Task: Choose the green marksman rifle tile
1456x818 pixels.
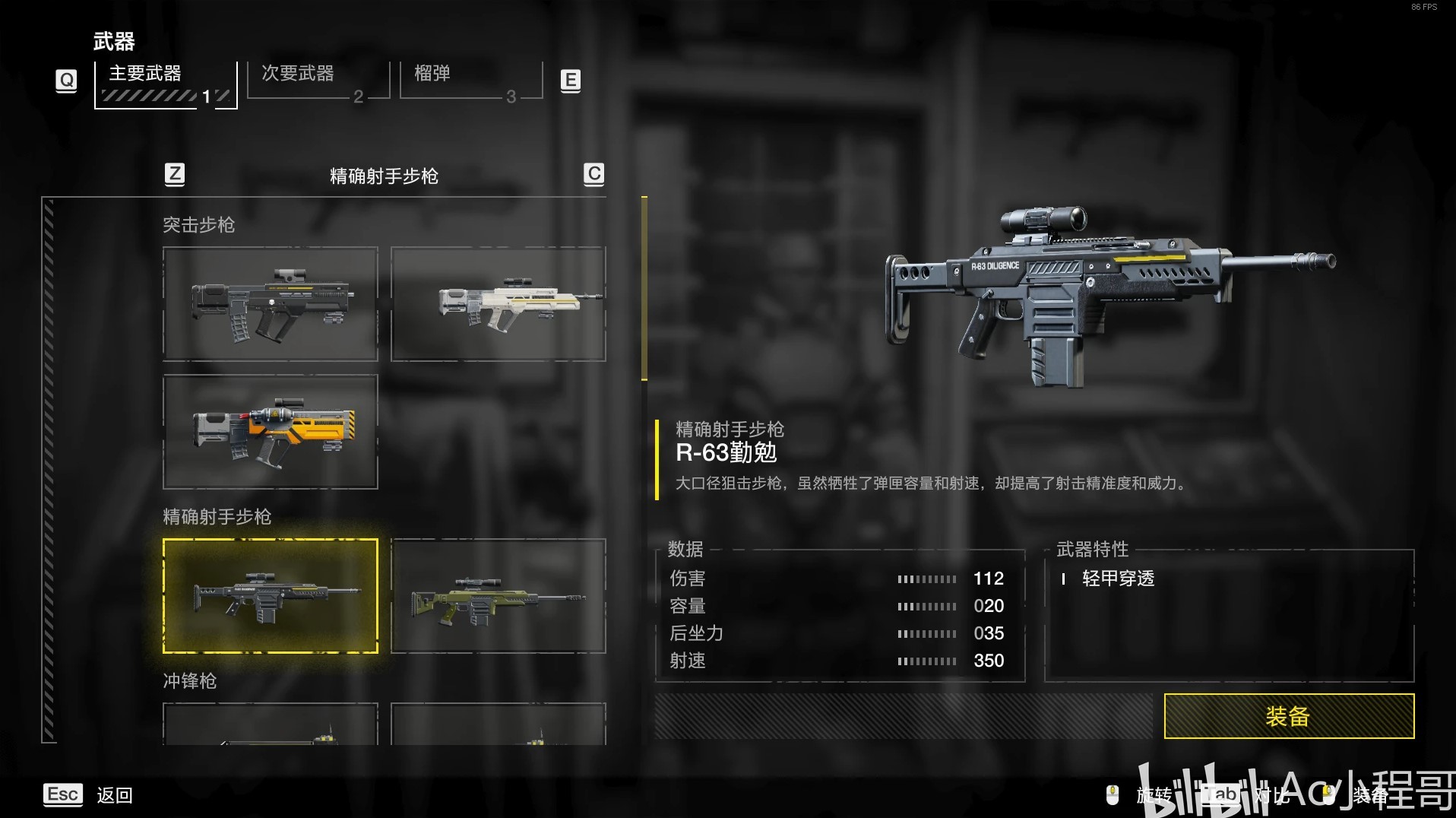Action: click(498, 596)
